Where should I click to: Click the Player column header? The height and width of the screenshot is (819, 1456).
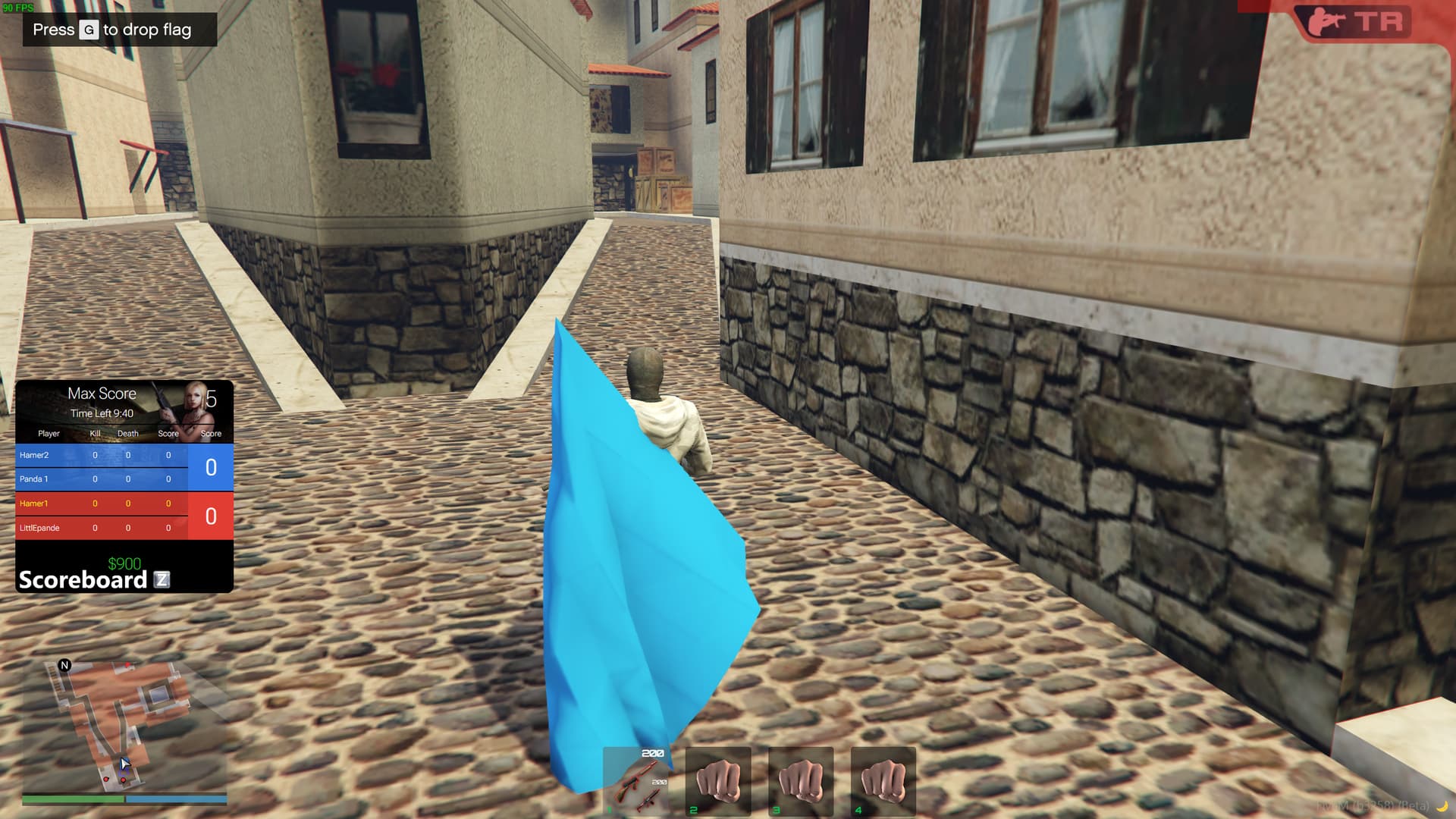(x=49, y=433)
